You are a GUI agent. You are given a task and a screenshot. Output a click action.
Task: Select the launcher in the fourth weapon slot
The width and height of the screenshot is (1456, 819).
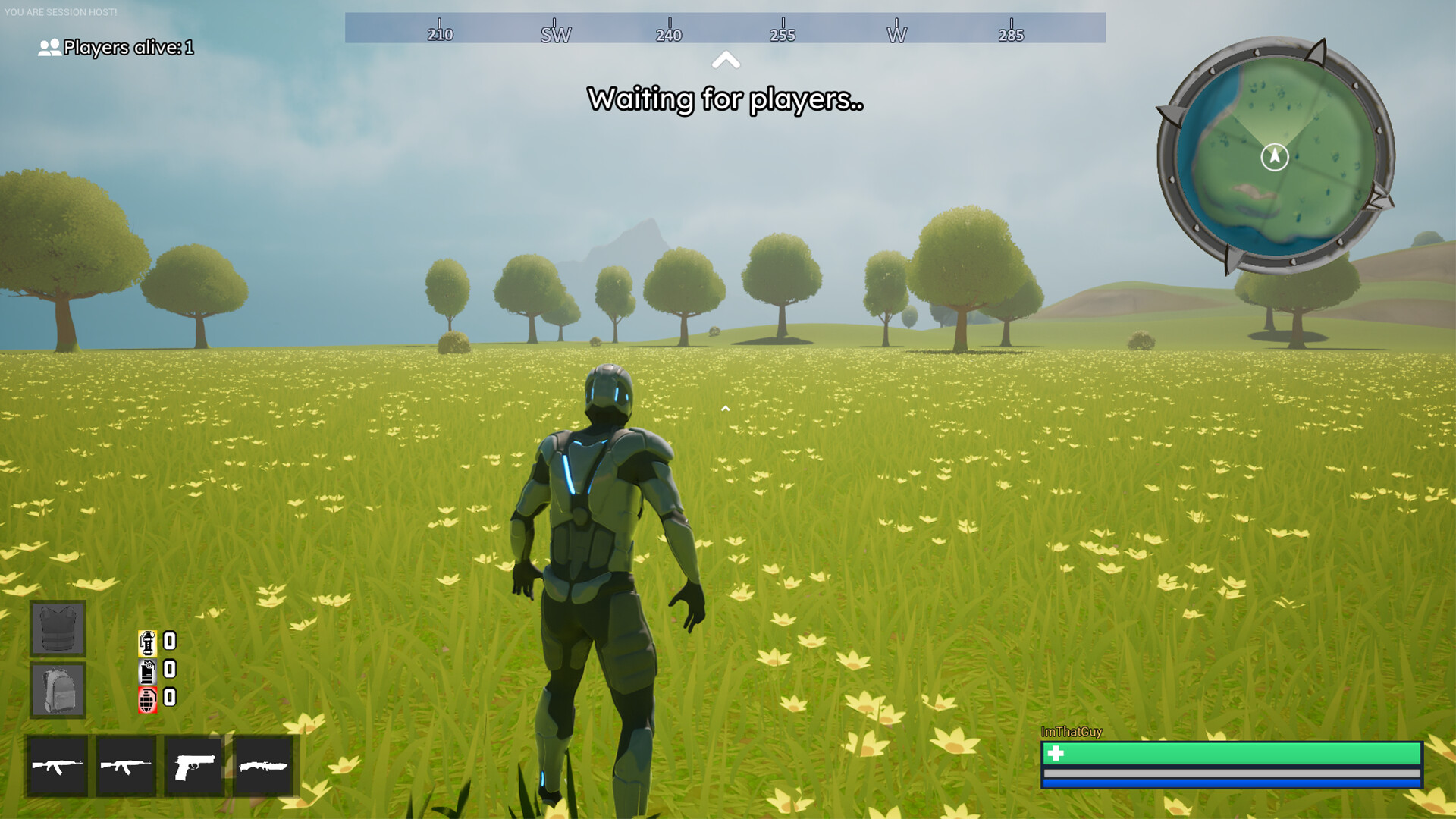[x=262, y=767]
